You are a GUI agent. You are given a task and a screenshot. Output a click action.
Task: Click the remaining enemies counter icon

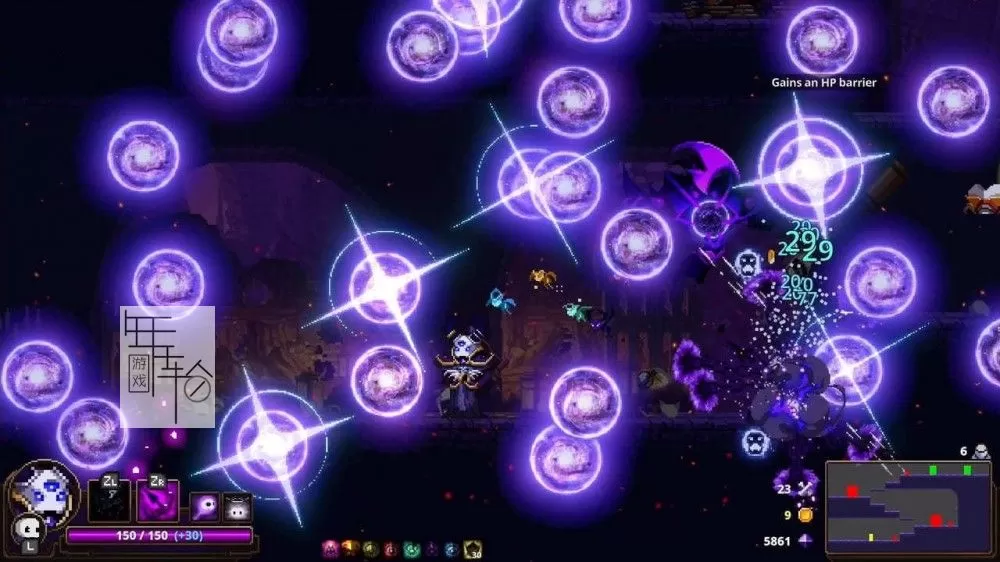click(981, 451)
